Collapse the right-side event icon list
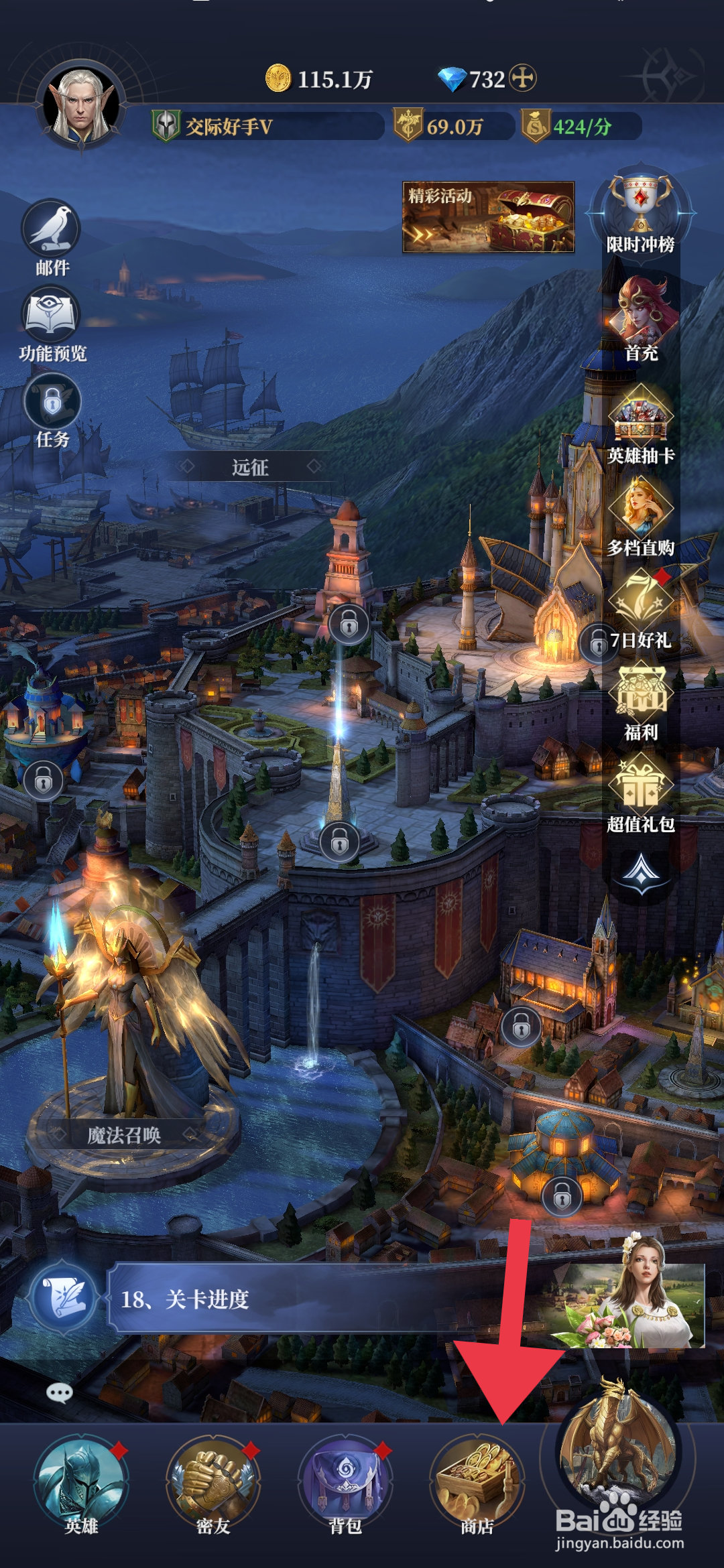This screenshot has height=1568, width=724. pos(641,871)
